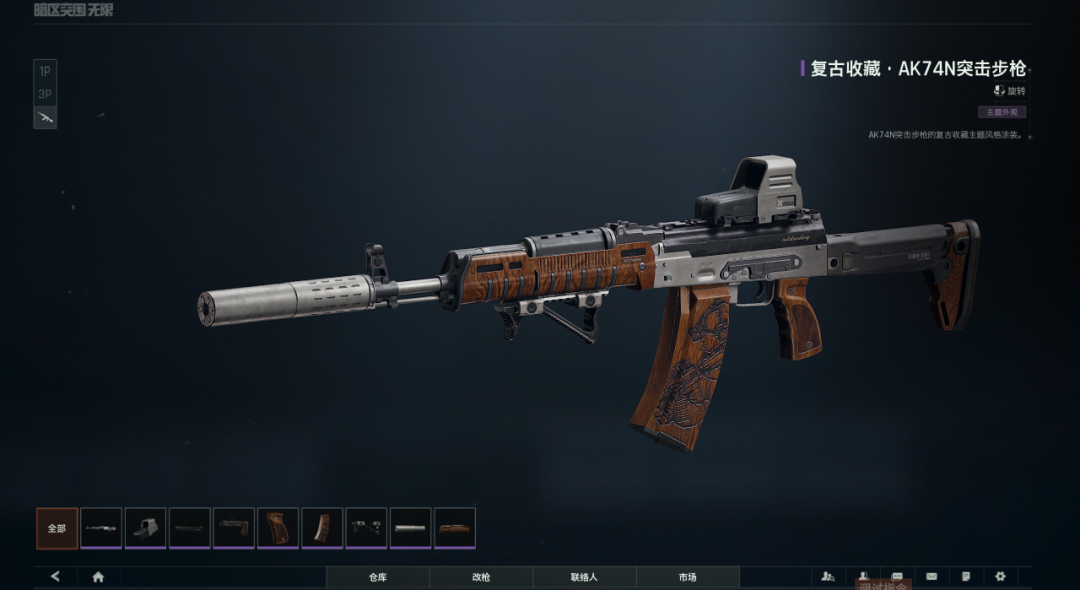
Task: Switch to the 3P view mode
Action: click(x=45, y=94)
